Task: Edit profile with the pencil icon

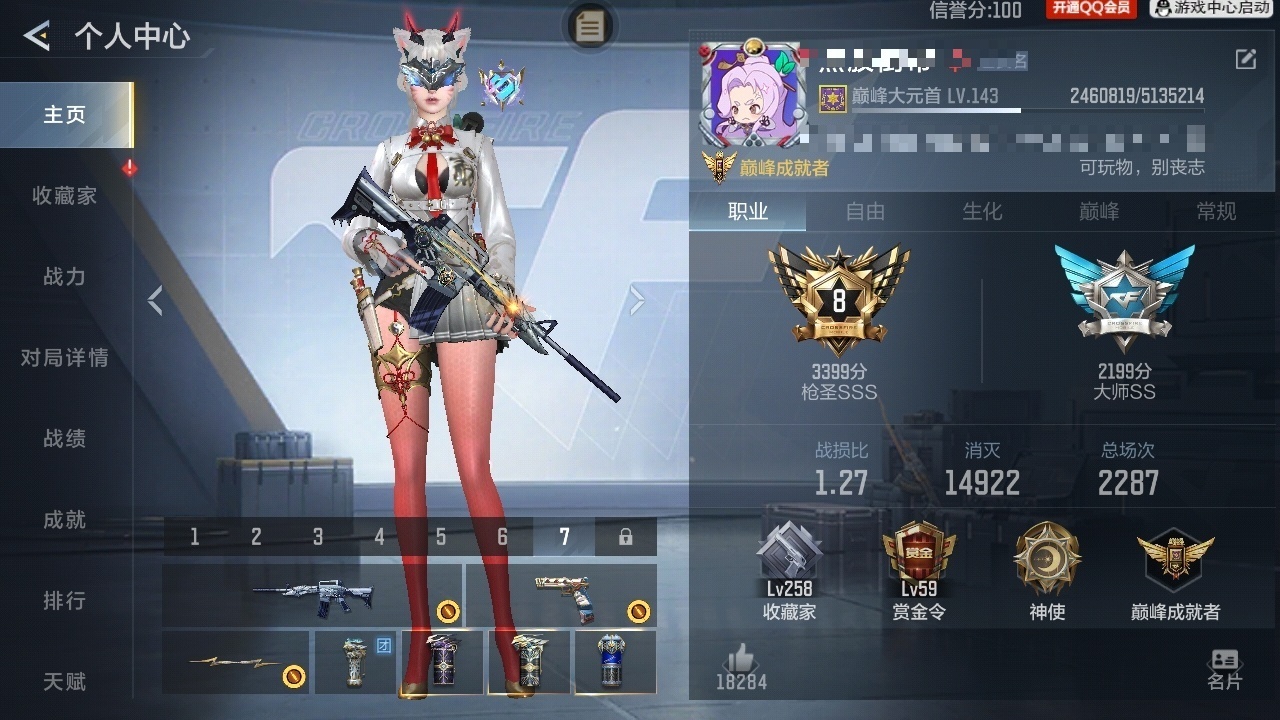Action: (1248, 58)
